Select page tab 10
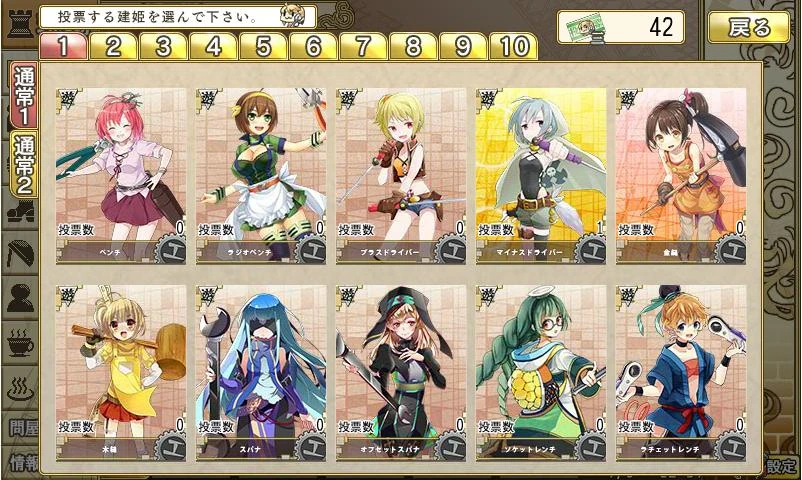 point(513,47)
